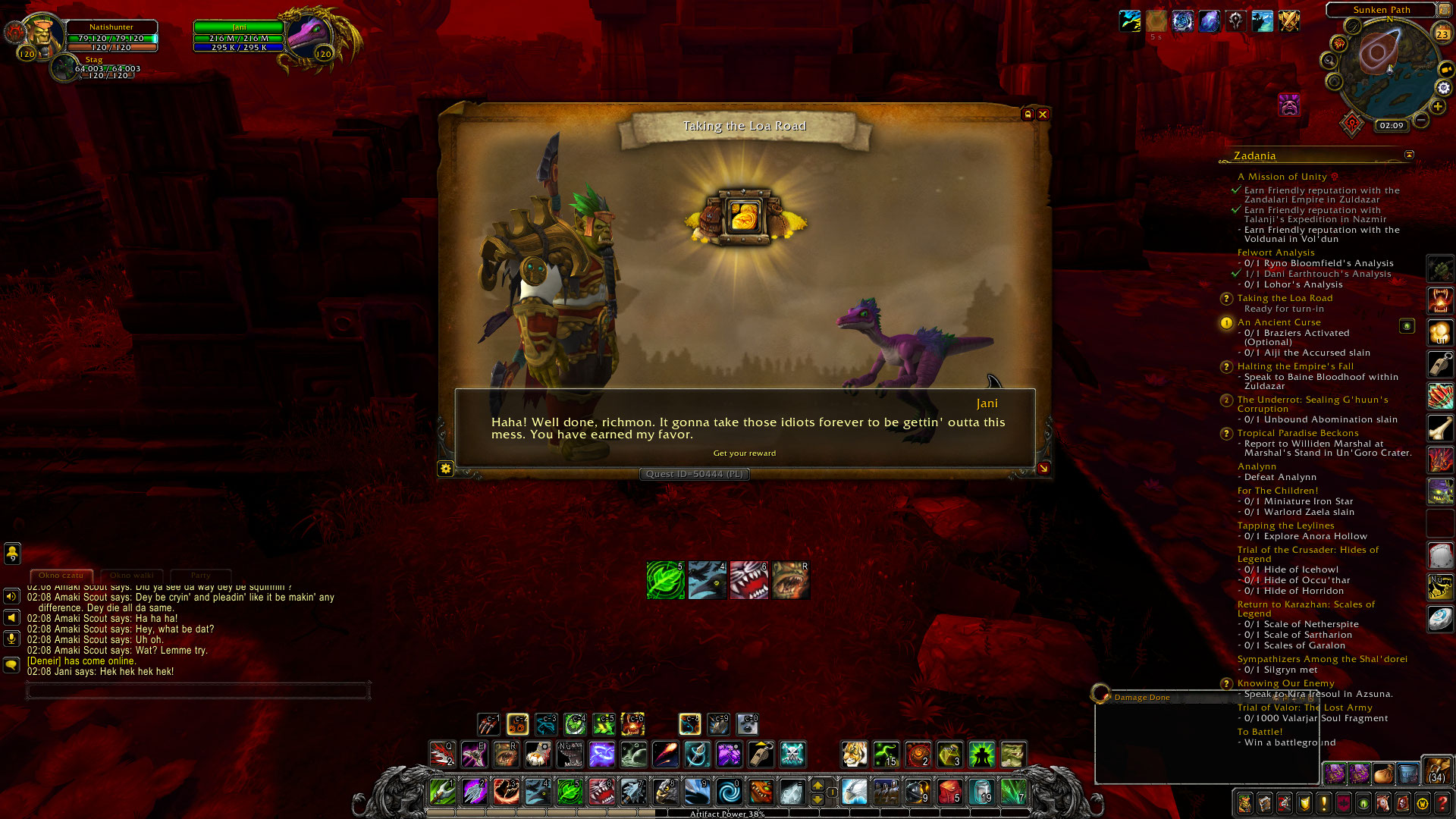Use the An Ancient Curse quest item
Screen dimensions: 1456x819
click(x=1407, y=325)
